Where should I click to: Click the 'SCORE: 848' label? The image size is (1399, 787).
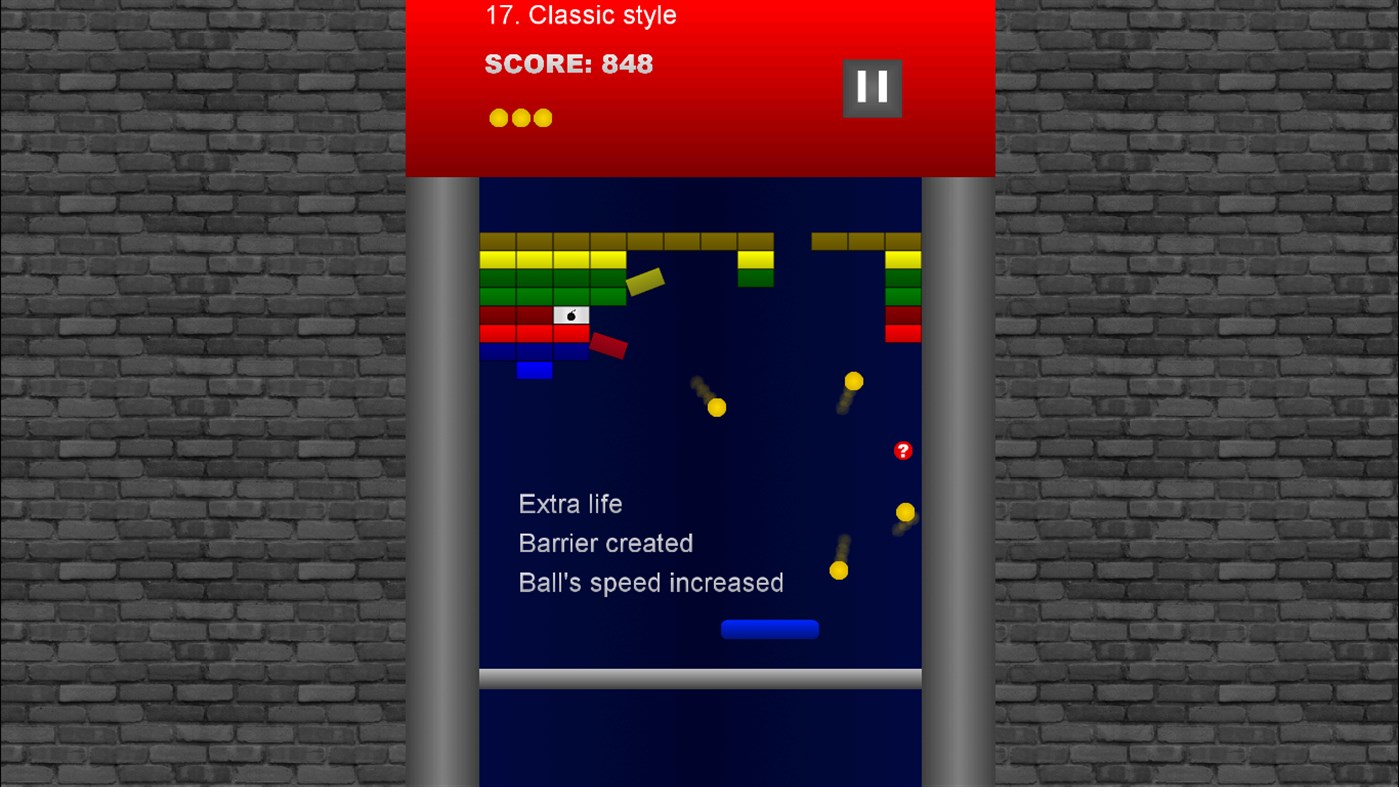point(568,63)
